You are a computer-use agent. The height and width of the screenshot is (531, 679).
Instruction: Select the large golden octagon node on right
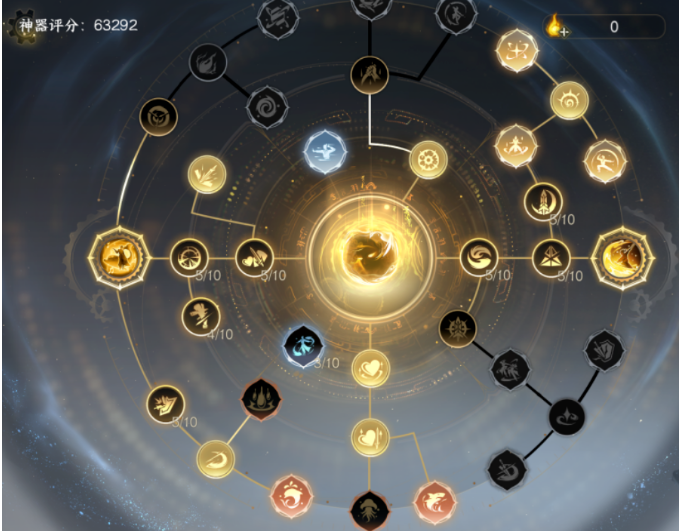click(623, 258)
